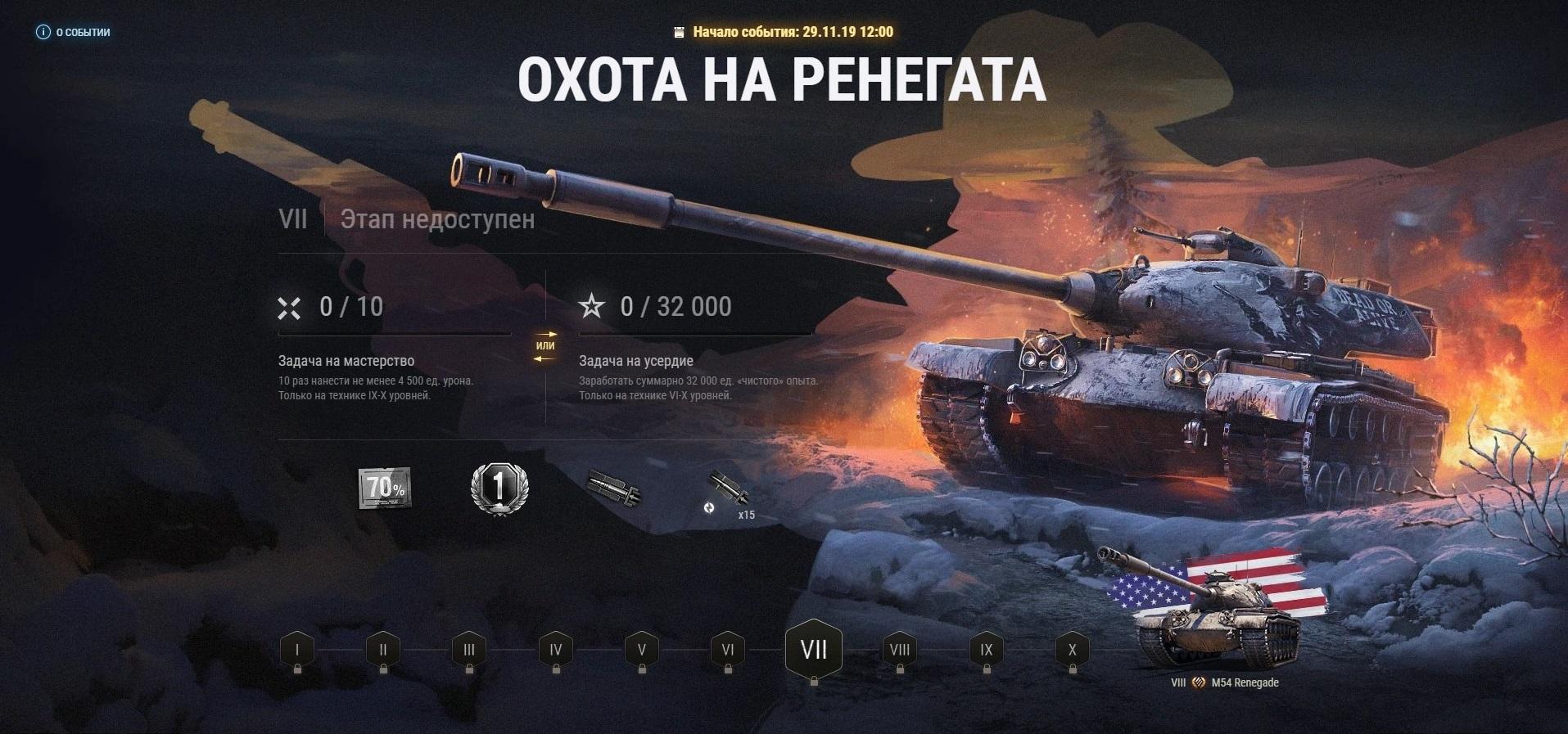Select stage II hexagon

pos(383,651)
